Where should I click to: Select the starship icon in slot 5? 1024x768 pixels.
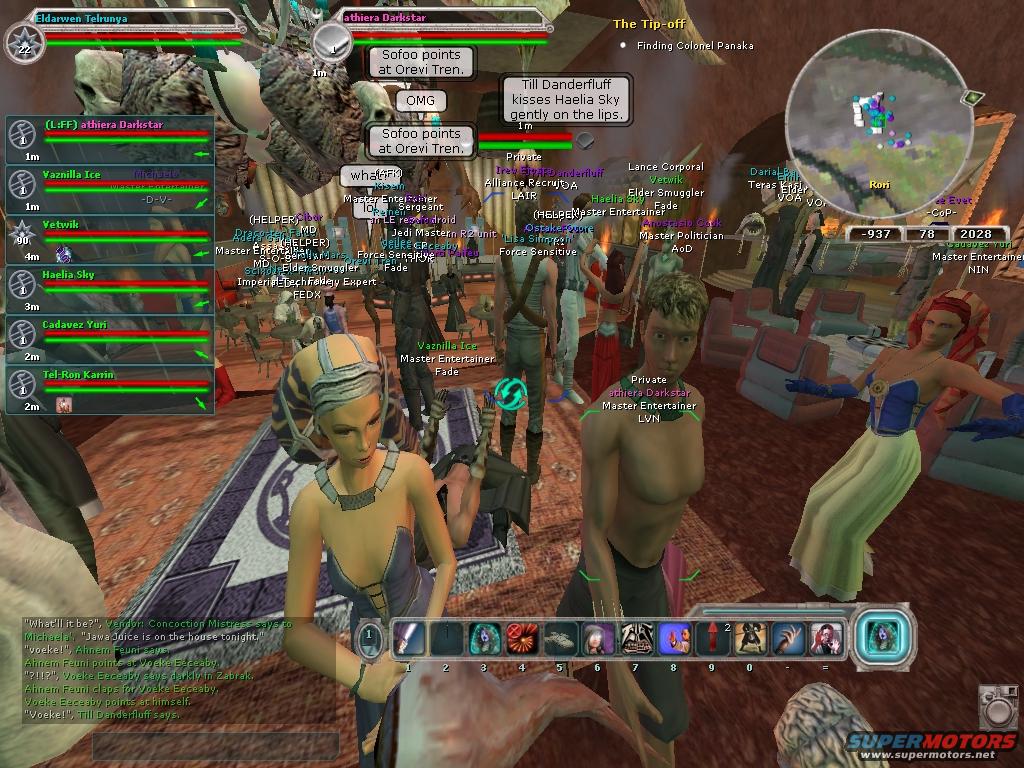point(559,638)
